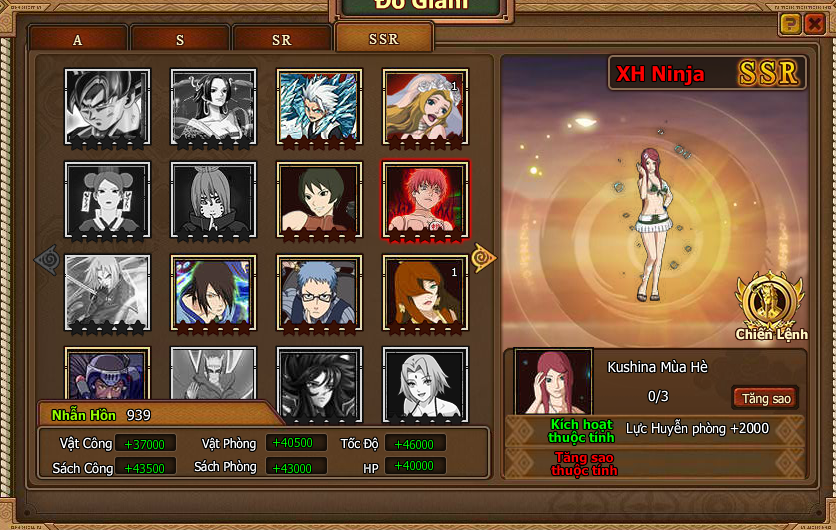This screenshot has height=530, width=836.
Task: Pick the greyscale woman with hair buns portrait
Action: [107, 199]
